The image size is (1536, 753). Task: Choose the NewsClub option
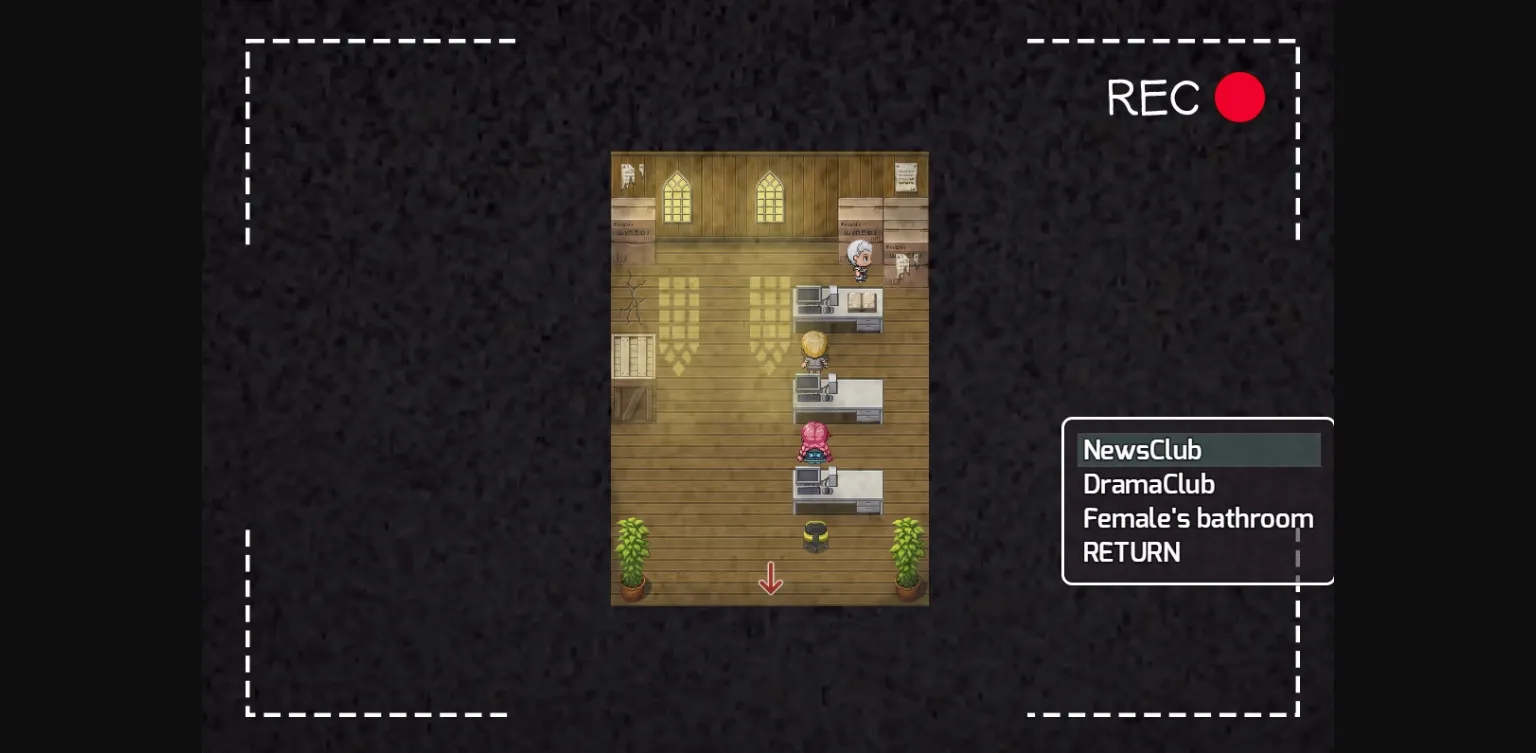pyautogui.click(x=1142, y=450)
